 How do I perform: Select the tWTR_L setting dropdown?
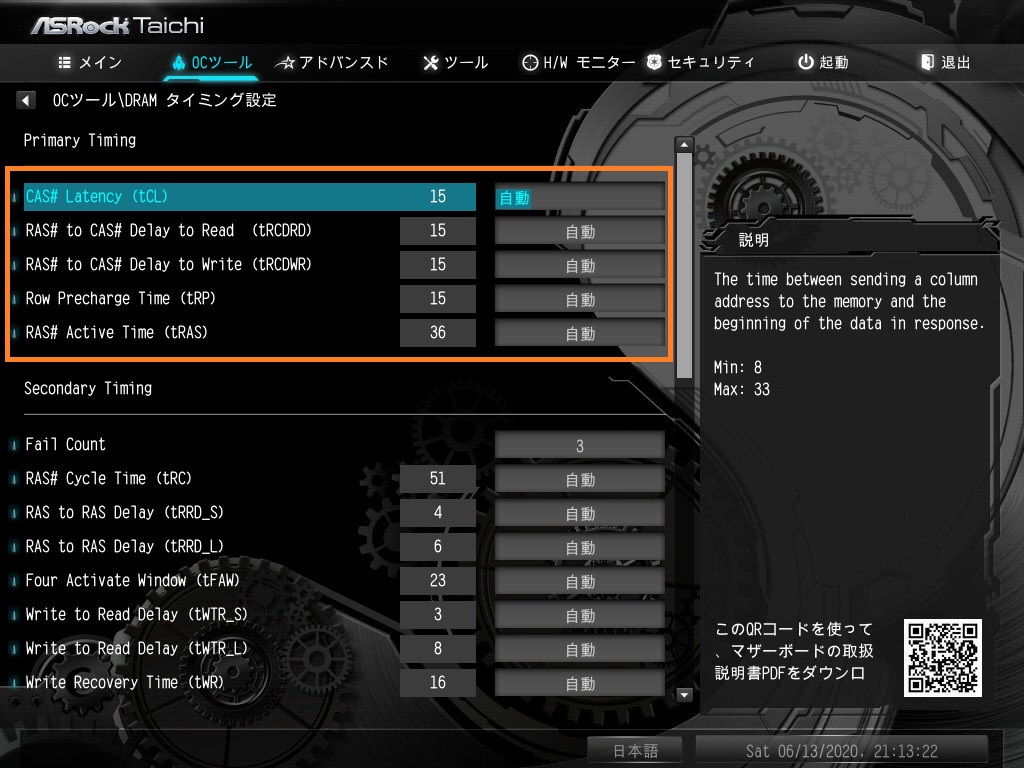[580, 649]
